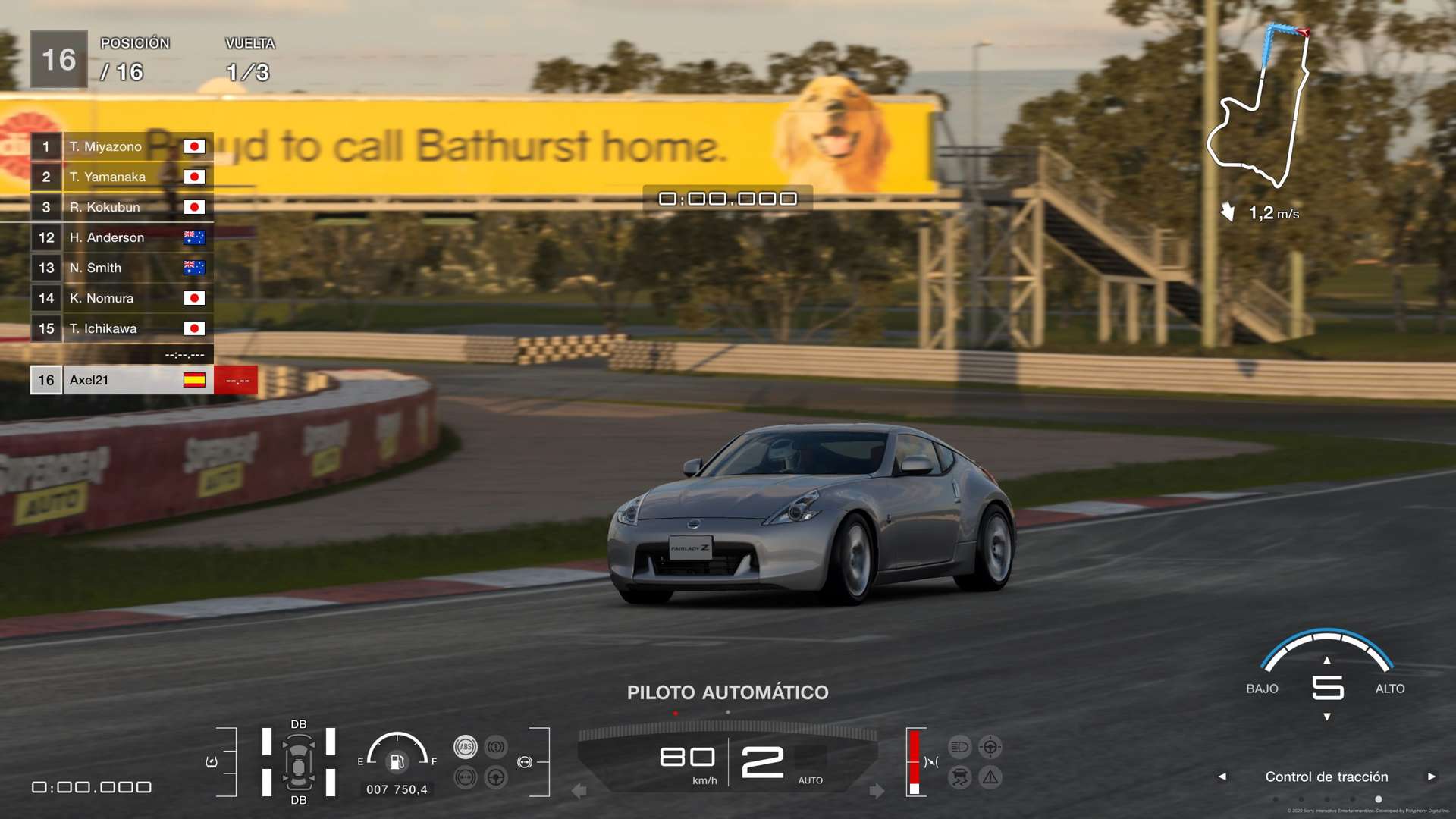Decrease traction control with the down arrow
Viewport: 1456px width, 819px height.
pos(1327,717)
